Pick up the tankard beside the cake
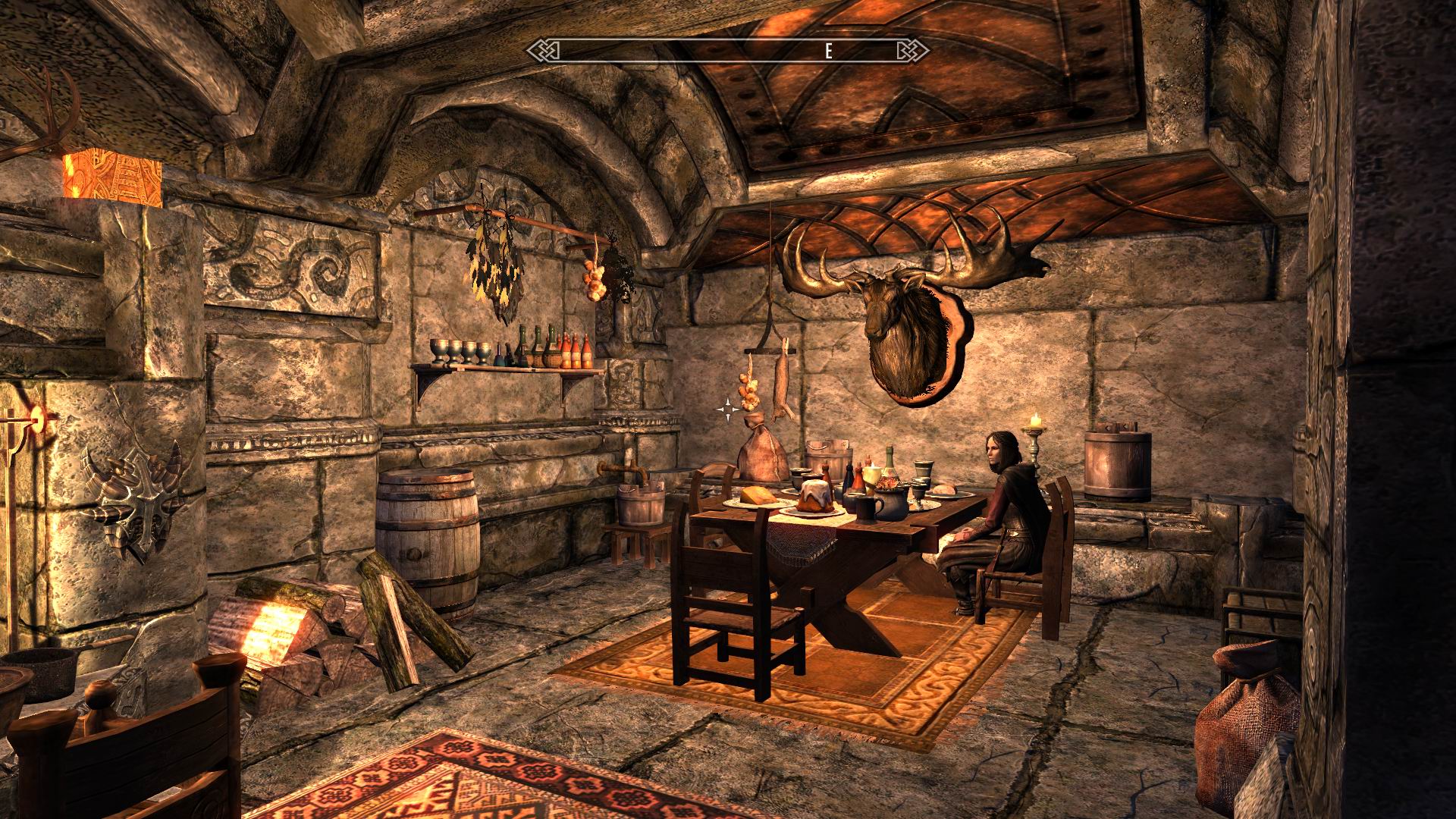 point(866,510)
